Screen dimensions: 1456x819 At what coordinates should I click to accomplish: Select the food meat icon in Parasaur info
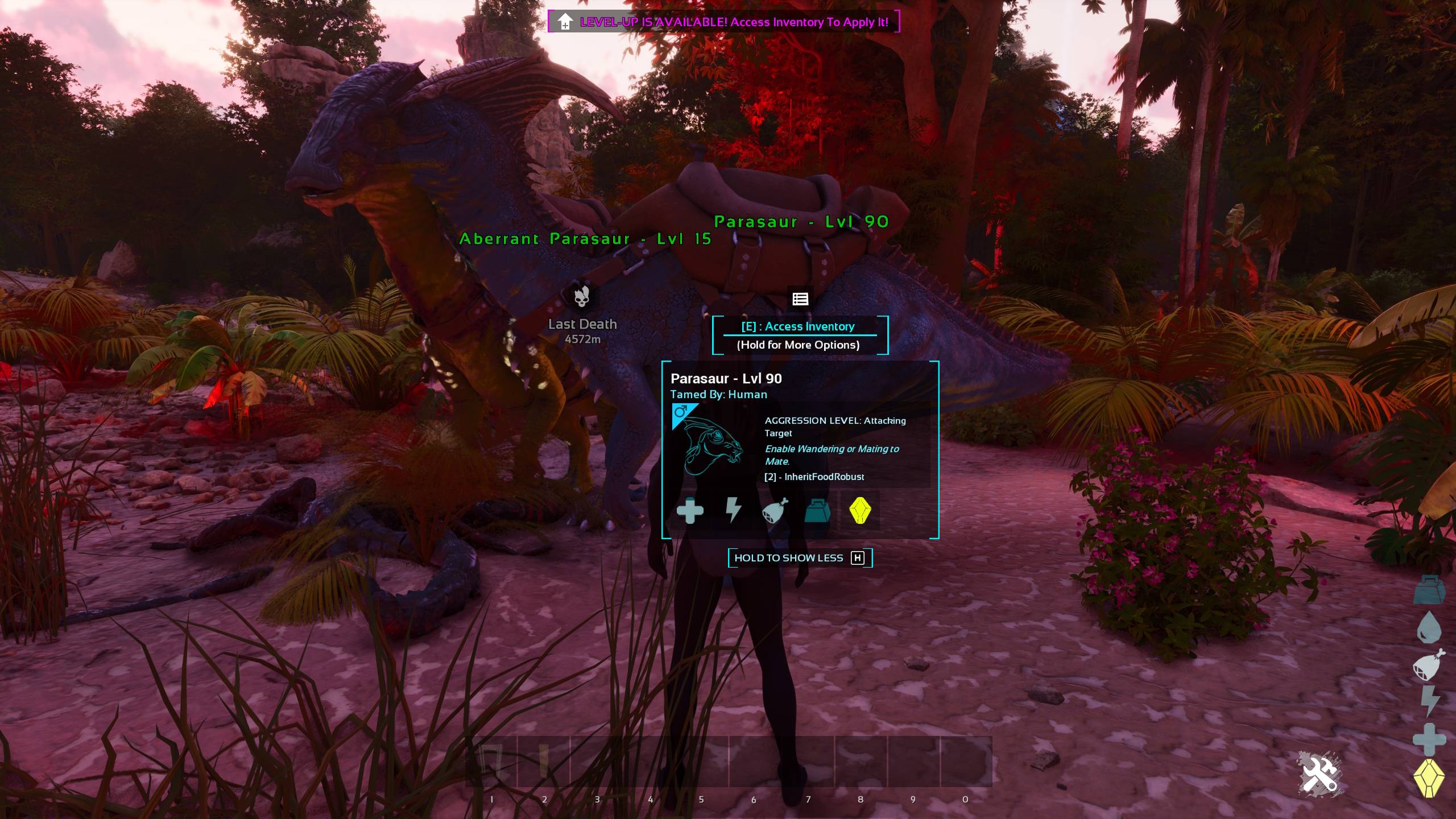(x=775, y=511)
